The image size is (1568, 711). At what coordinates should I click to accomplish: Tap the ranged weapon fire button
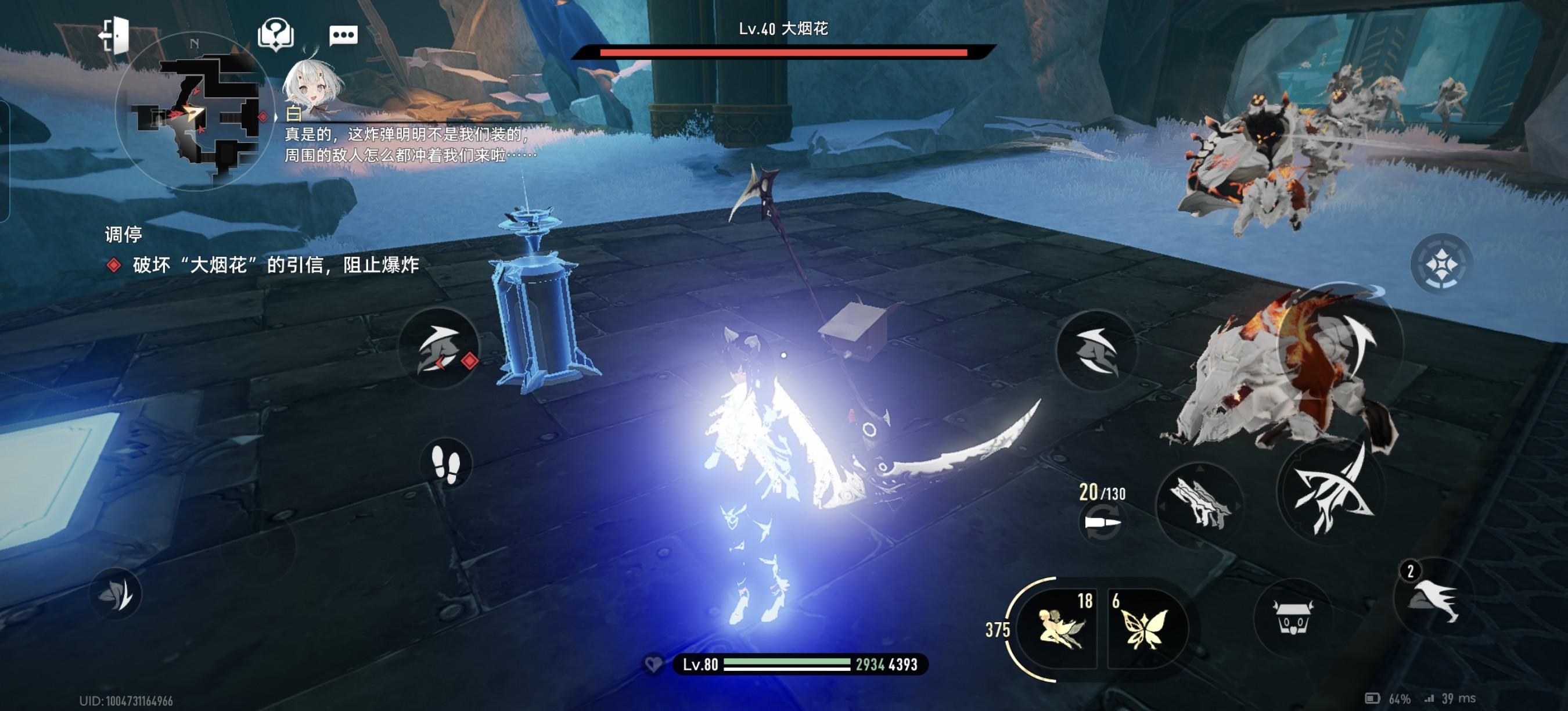[x=1199, y=503]
